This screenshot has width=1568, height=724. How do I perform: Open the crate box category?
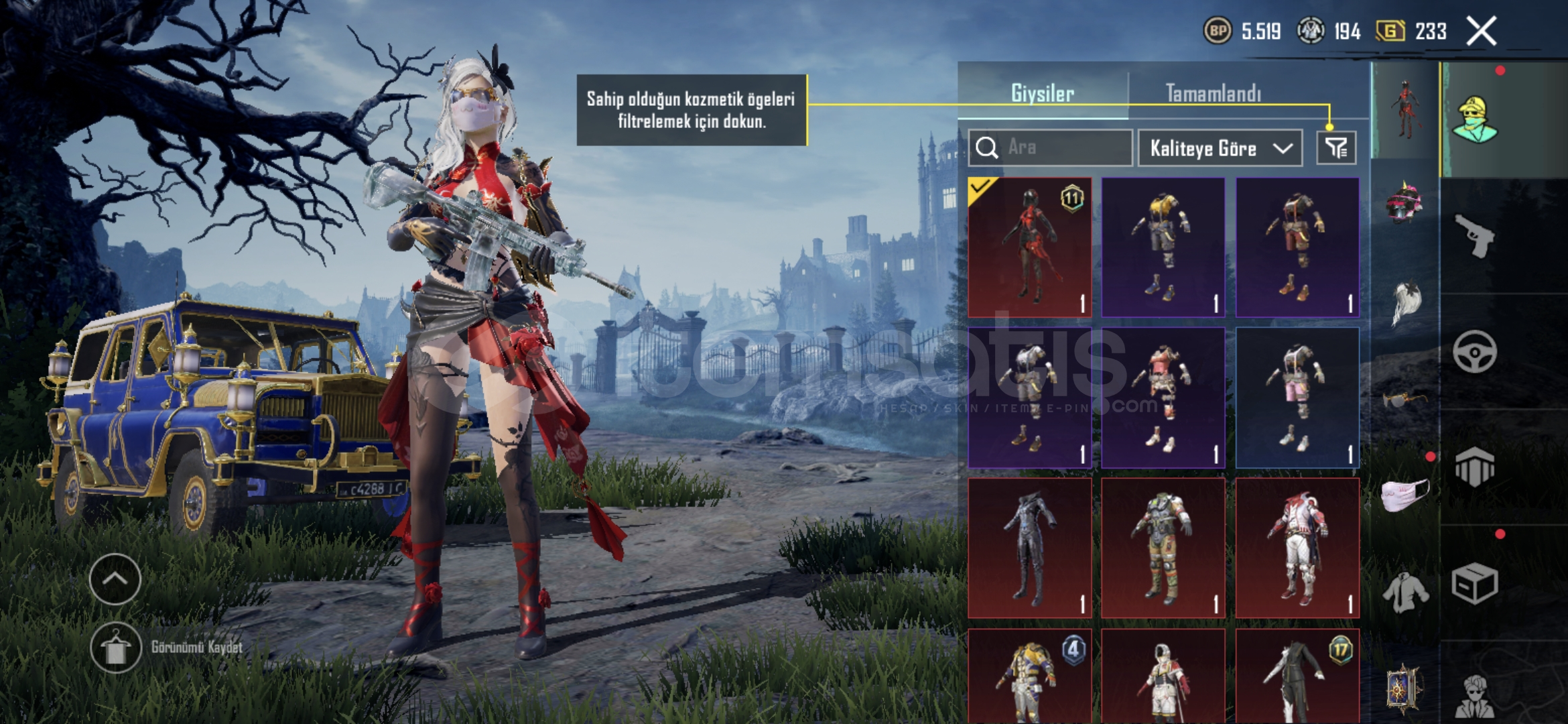click(1474, 583)
